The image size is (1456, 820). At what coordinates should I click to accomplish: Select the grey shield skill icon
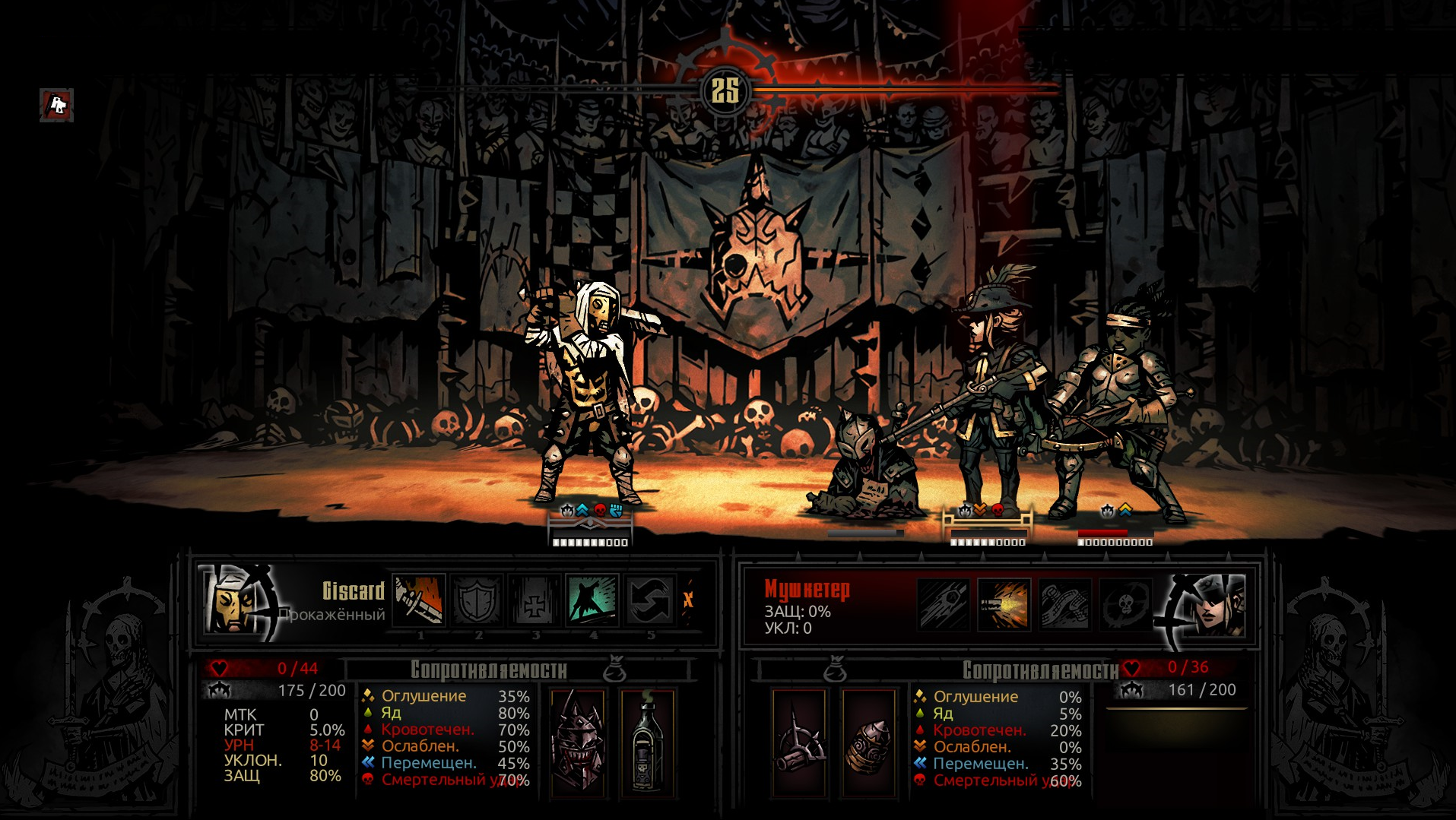477,600
